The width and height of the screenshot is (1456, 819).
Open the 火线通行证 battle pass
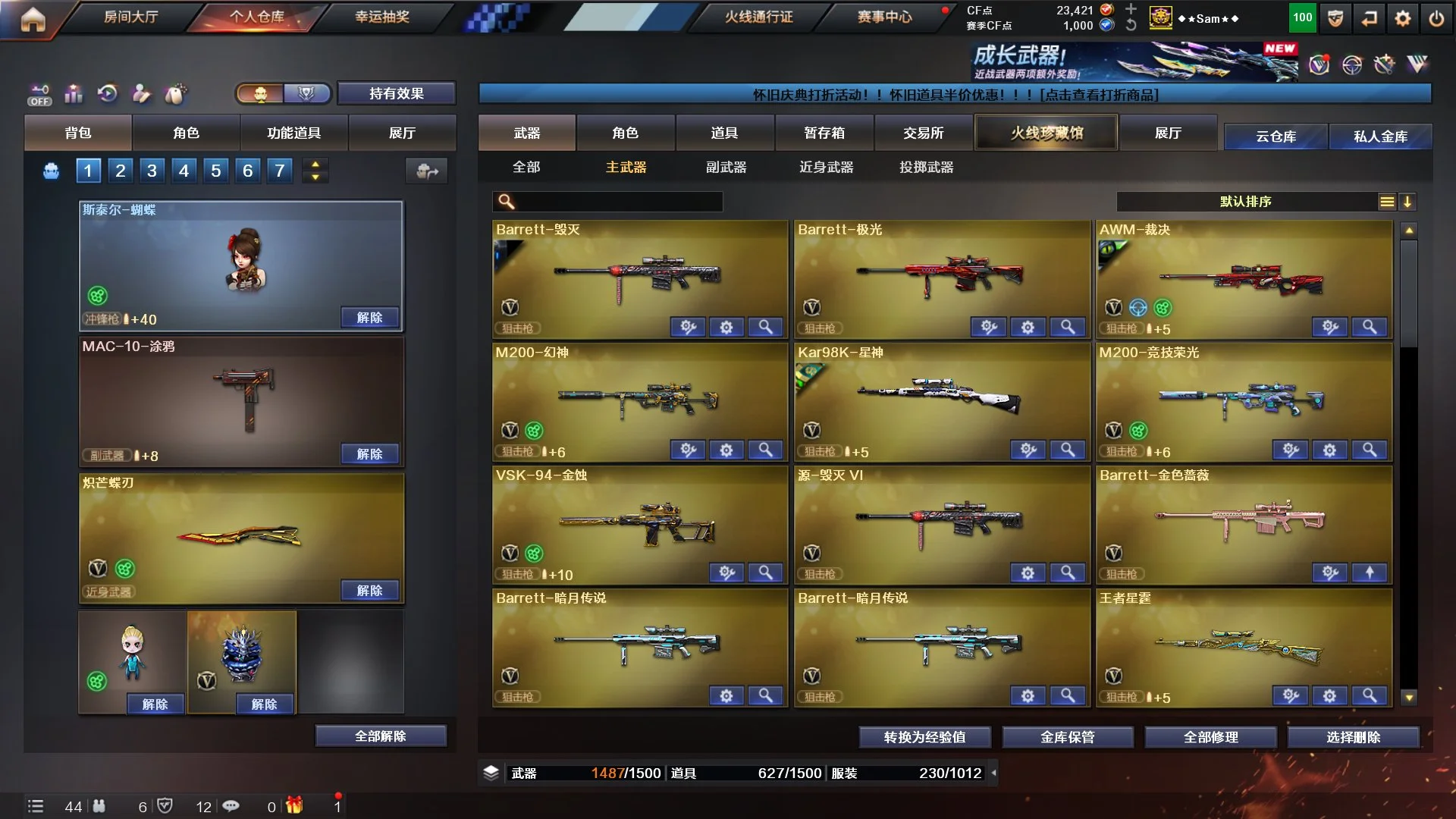758,17
